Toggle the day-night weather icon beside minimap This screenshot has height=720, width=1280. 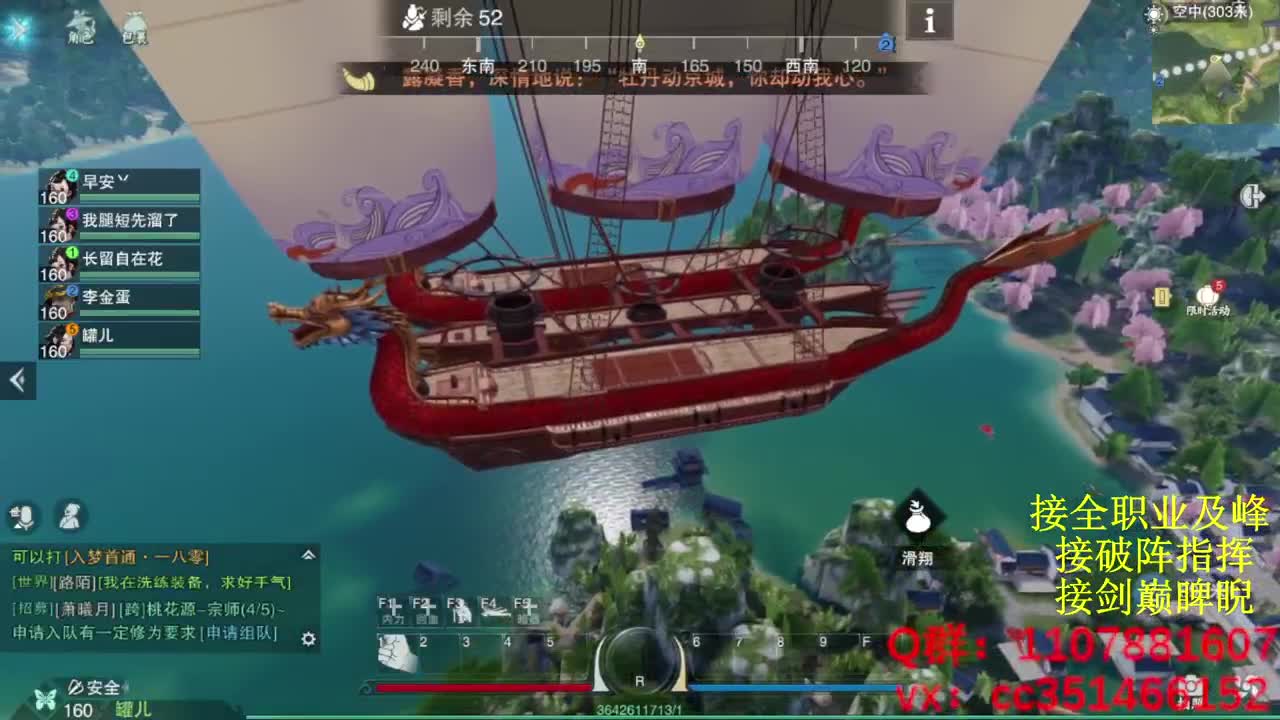[x=1152, y=14]
